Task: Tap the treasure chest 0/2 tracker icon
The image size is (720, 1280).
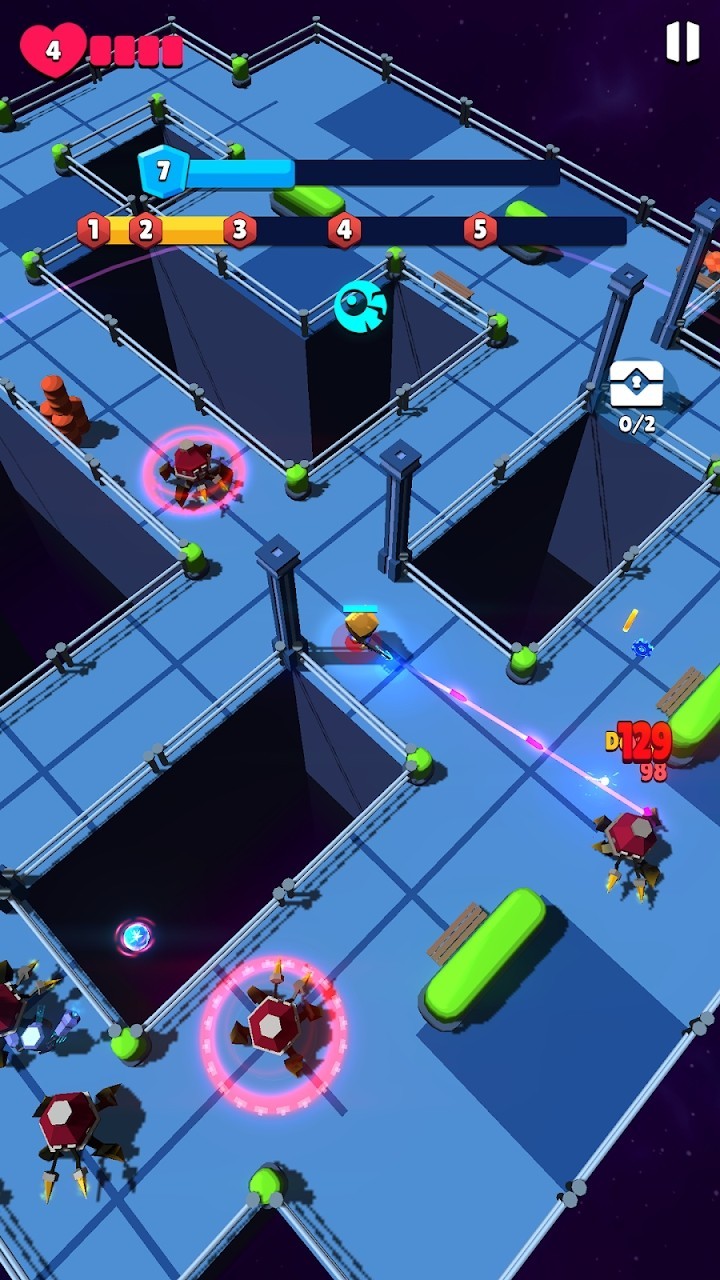Action: 637,386
